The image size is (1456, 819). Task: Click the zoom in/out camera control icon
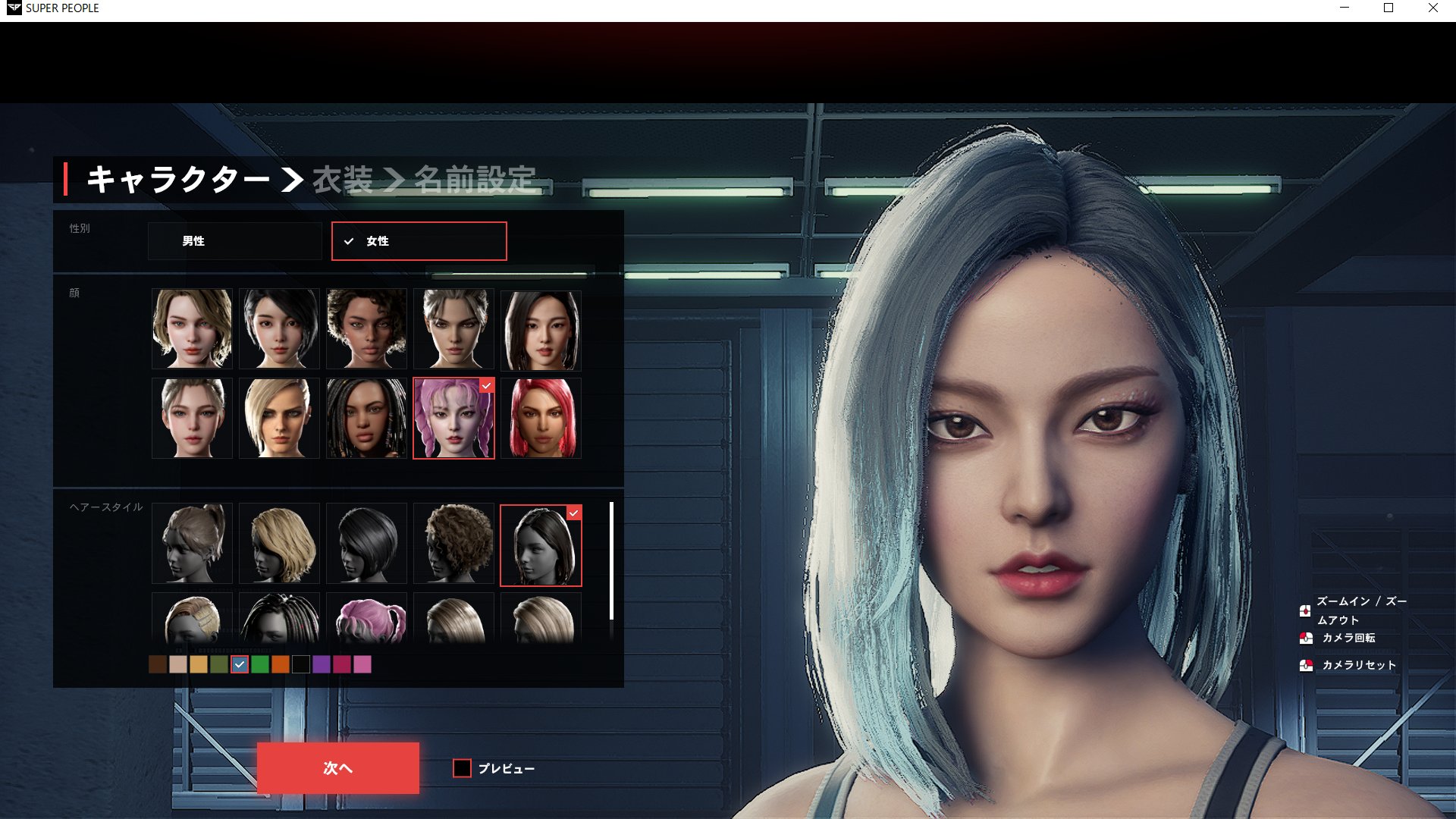pyautogui.click(x=1306, y=611)
